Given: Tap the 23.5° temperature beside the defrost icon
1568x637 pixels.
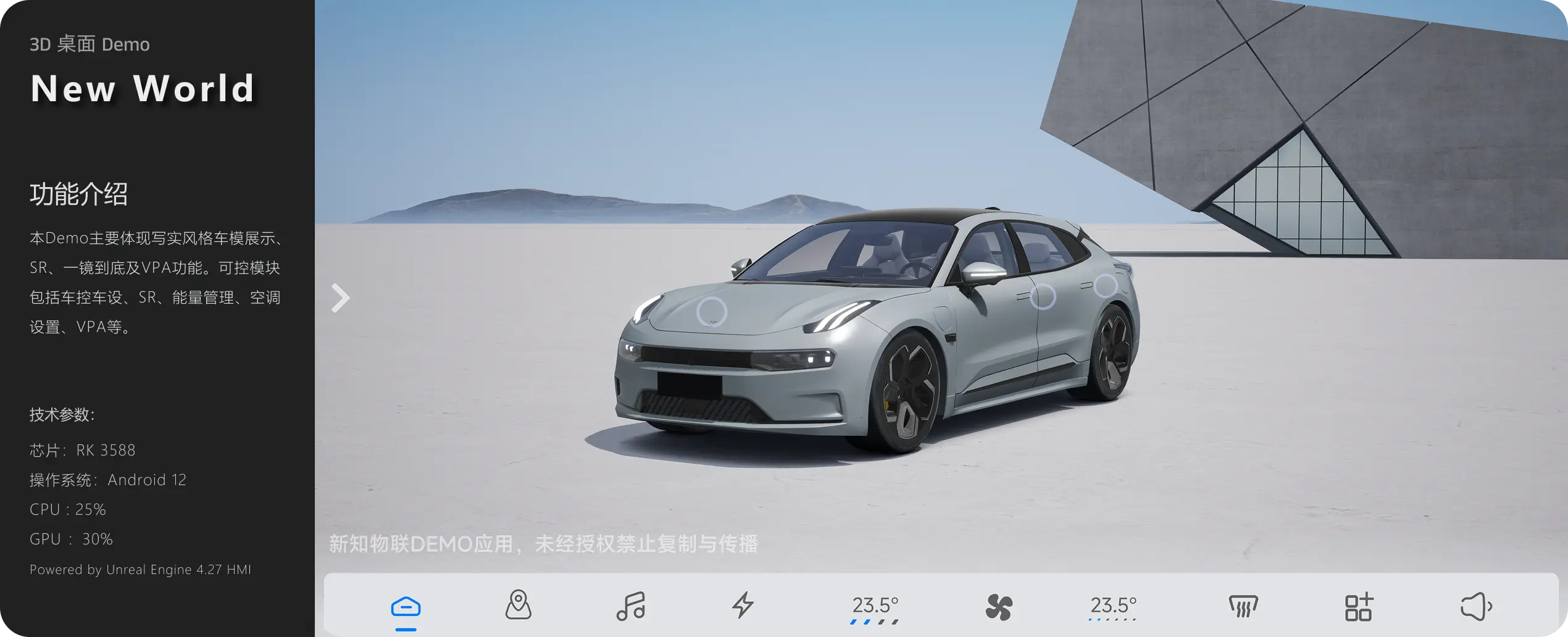Looking at the screenshot, I should click(1113, 607).
